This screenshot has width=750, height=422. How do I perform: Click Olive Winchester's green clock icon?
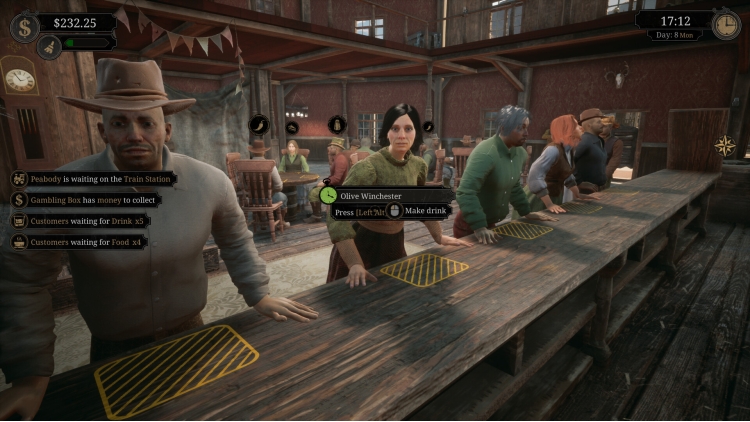tap(329, 195)
